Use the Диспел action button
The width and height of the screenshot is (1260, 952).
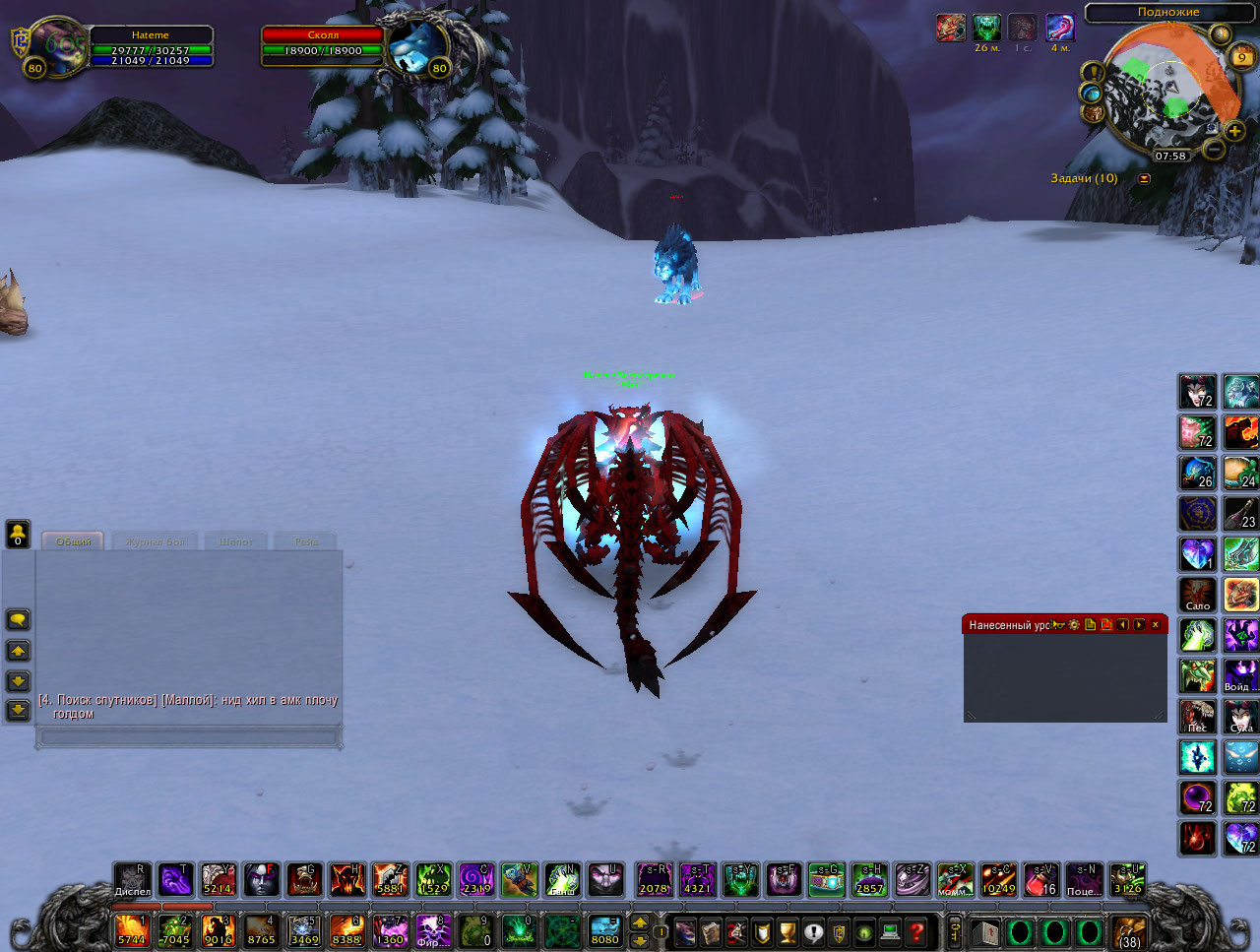click(x=132, y=879)
